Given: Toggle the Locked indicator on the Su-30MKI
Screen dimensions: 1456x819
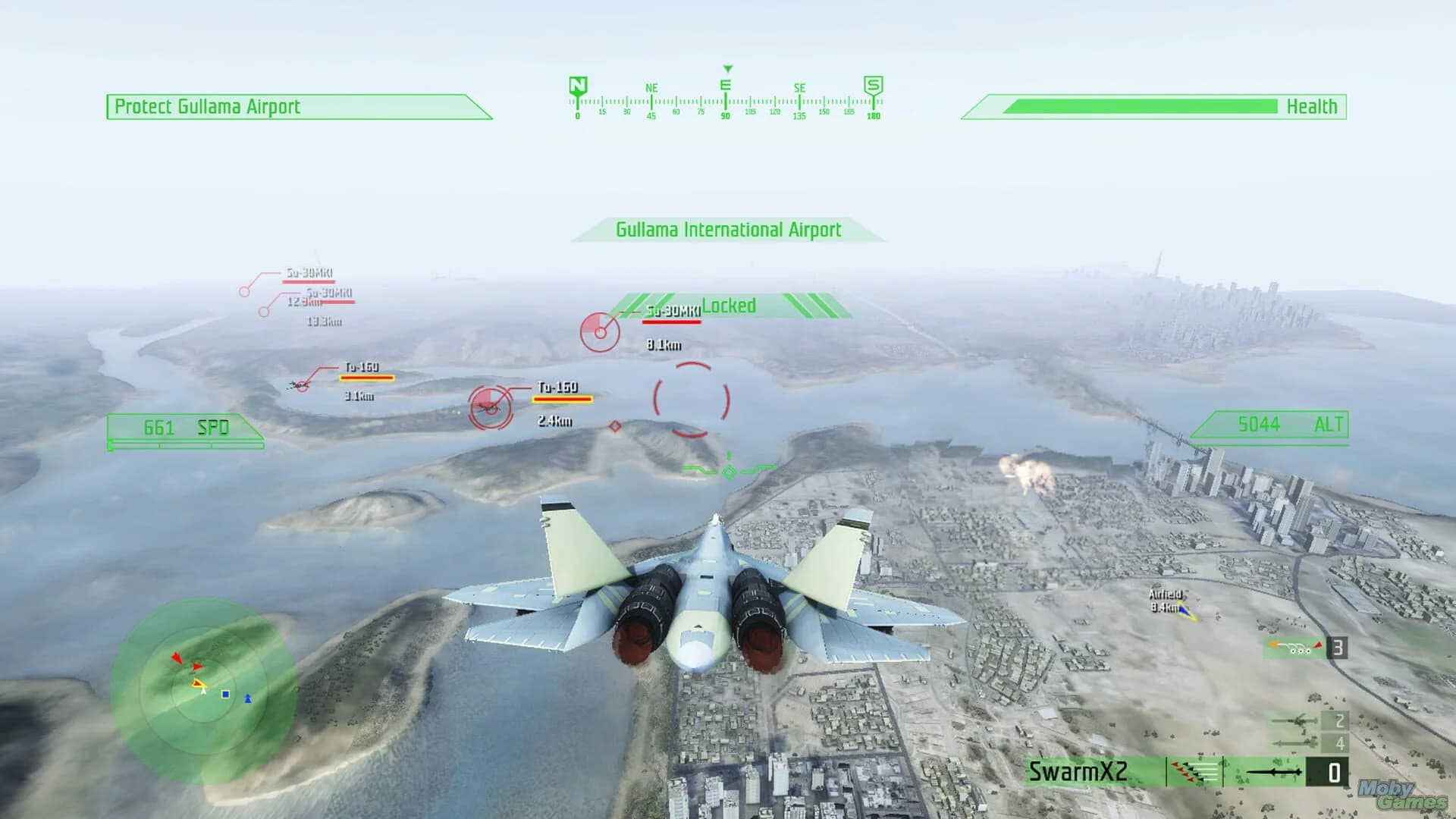Looking at the screenshot, I should click(x=730, y=306).
